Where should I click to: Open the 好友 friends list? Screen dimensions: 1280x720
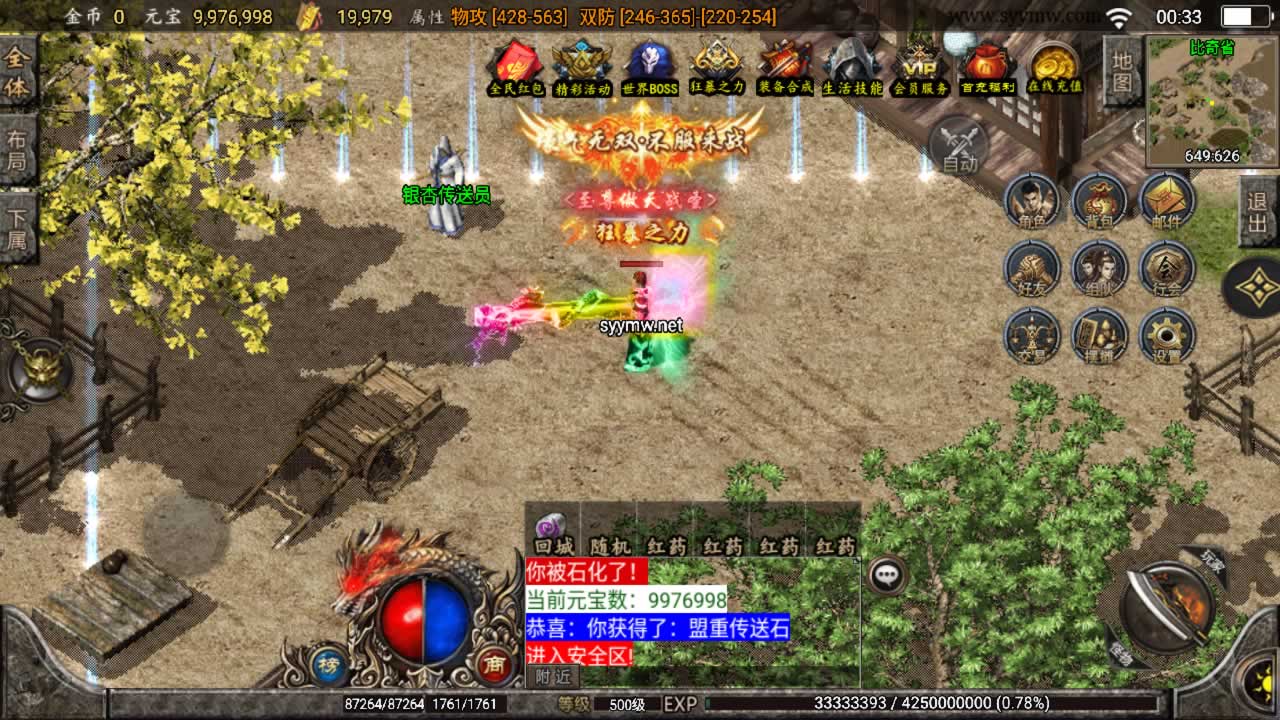[x=1032, y=269]
